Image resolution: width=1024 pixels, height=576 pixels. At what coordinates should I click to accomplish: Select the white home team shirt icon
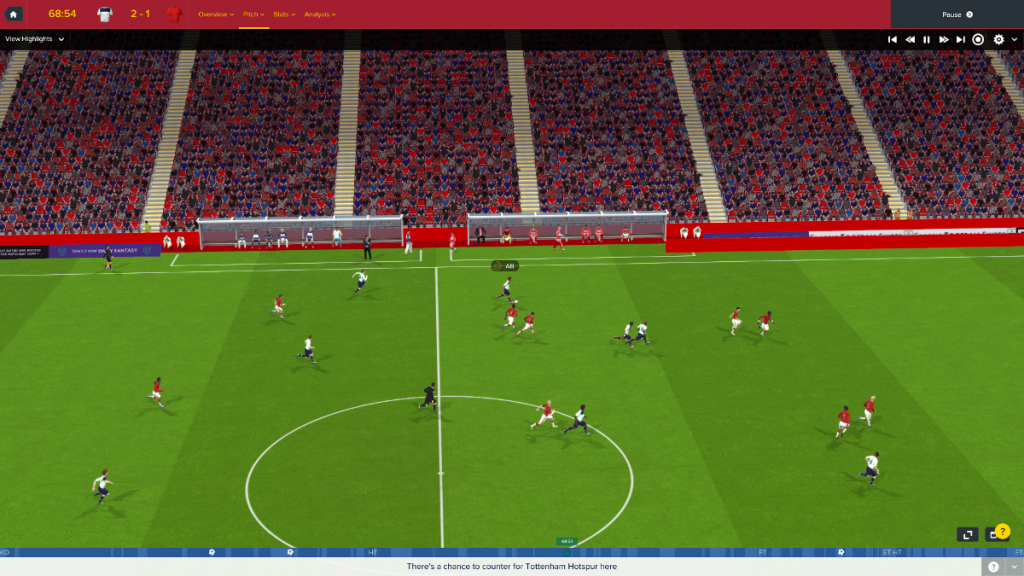click(105, 15)
